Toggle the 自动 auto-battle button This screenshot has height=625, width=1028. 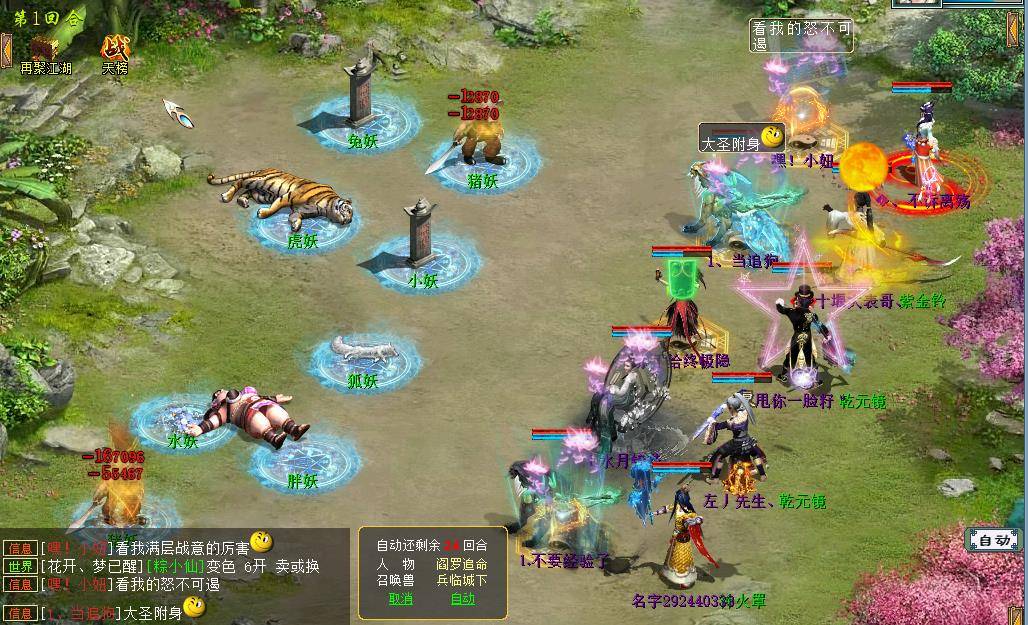point(994,540)
